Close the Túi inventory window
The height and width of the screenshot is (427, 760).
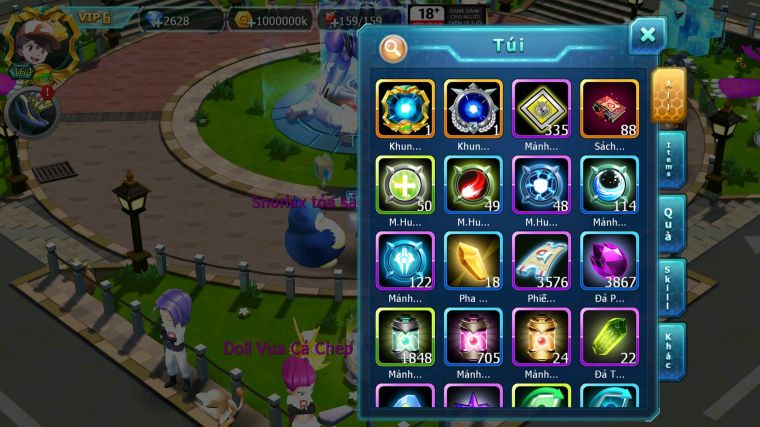[x=647, y=36]
